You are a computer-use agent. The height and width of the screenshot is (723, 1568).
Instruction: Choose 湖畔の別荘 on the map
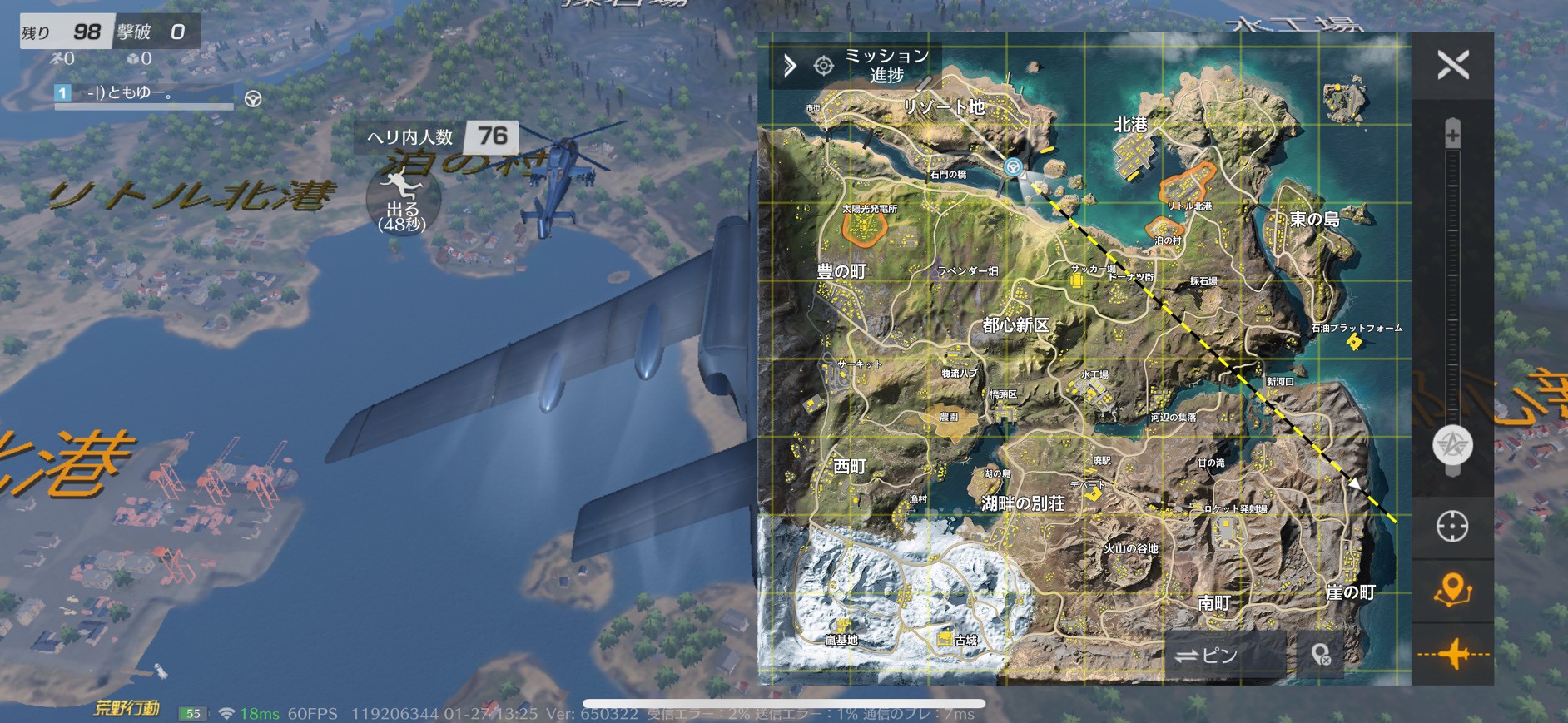pyautogui.click(x=1023, y=503)
